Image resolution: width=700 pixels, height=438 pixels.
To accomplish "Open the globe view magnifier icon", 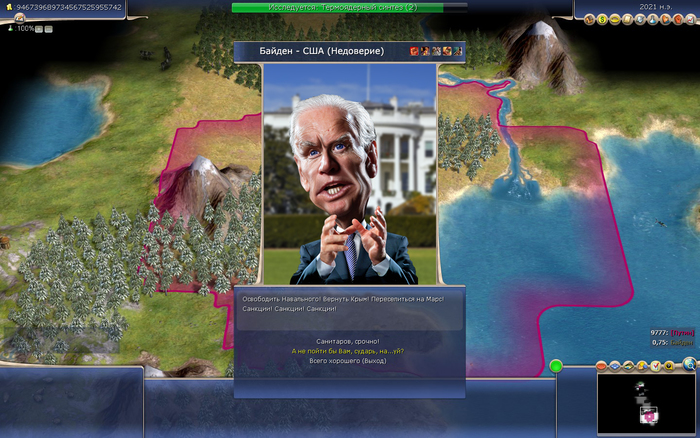I will pos(689,366).
